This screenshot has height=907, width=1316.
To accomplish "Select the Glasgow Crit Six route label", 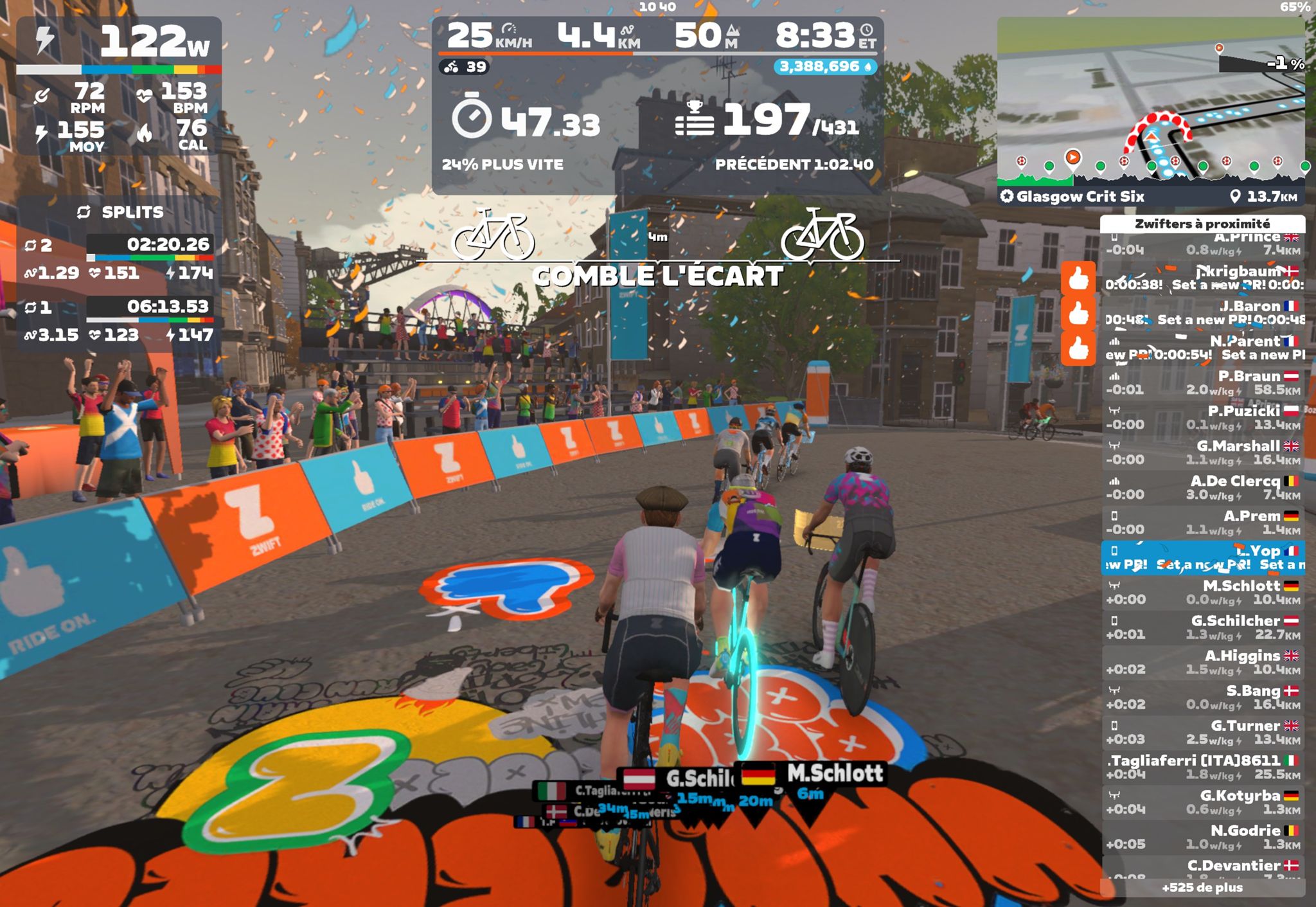I will (1080, 197).
